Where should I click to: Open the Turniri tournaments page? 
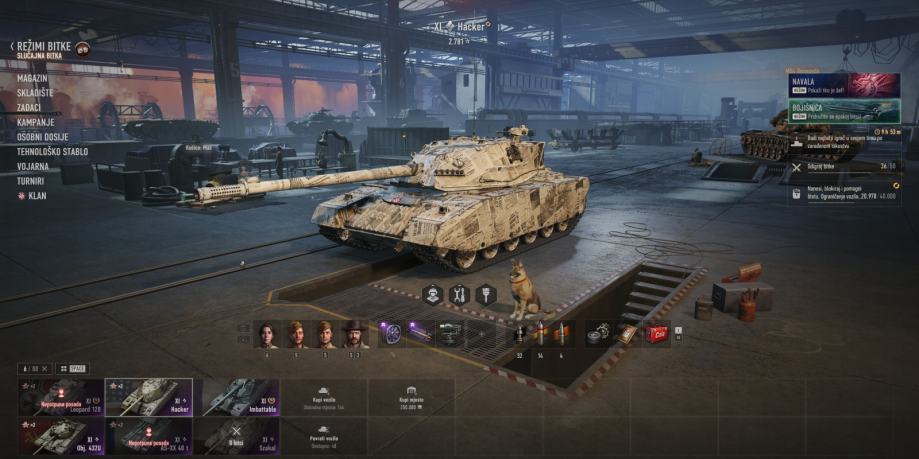coord(32,181)
